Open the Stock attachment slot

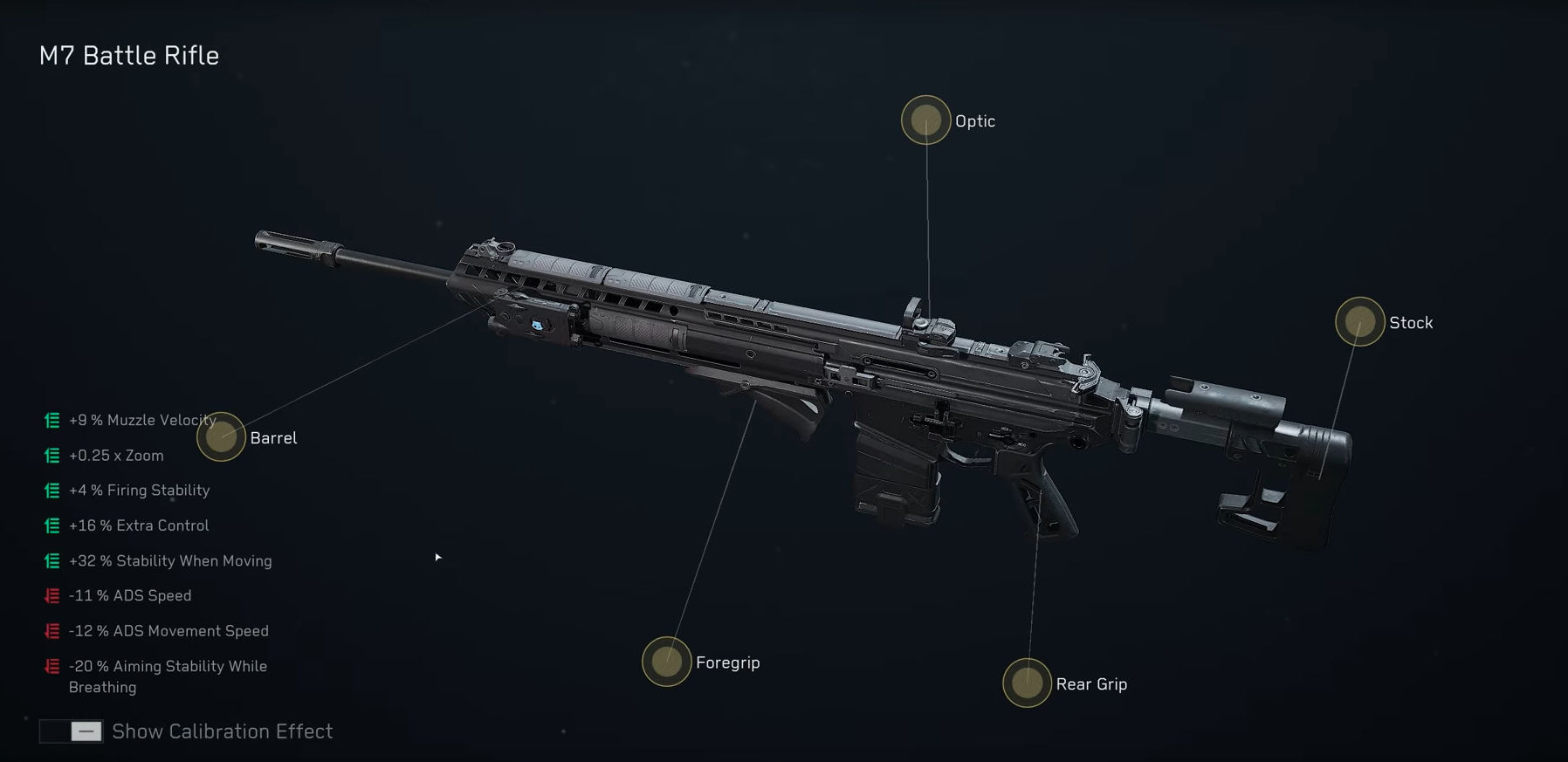click(x=1359, y=322)
